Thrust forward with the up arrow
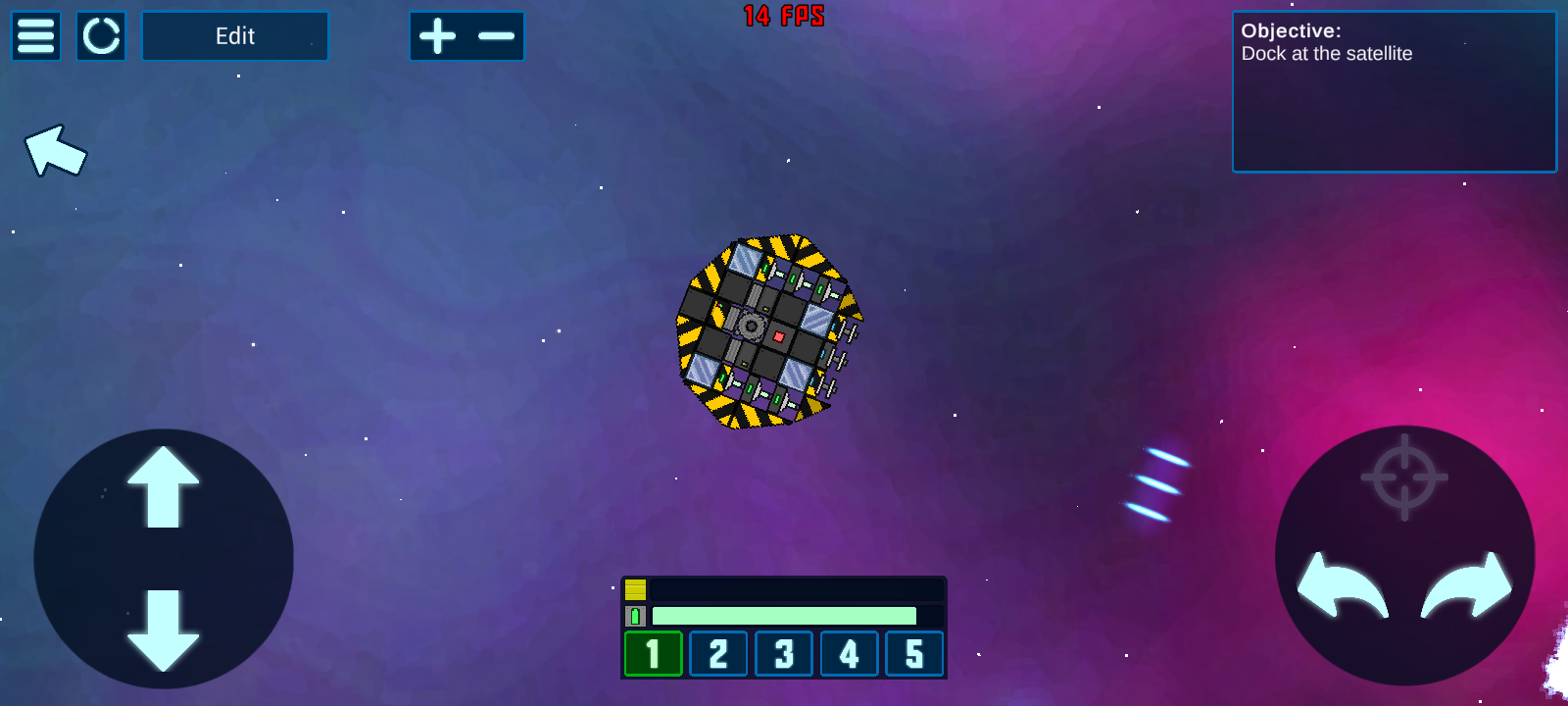 tap(164, 487)
